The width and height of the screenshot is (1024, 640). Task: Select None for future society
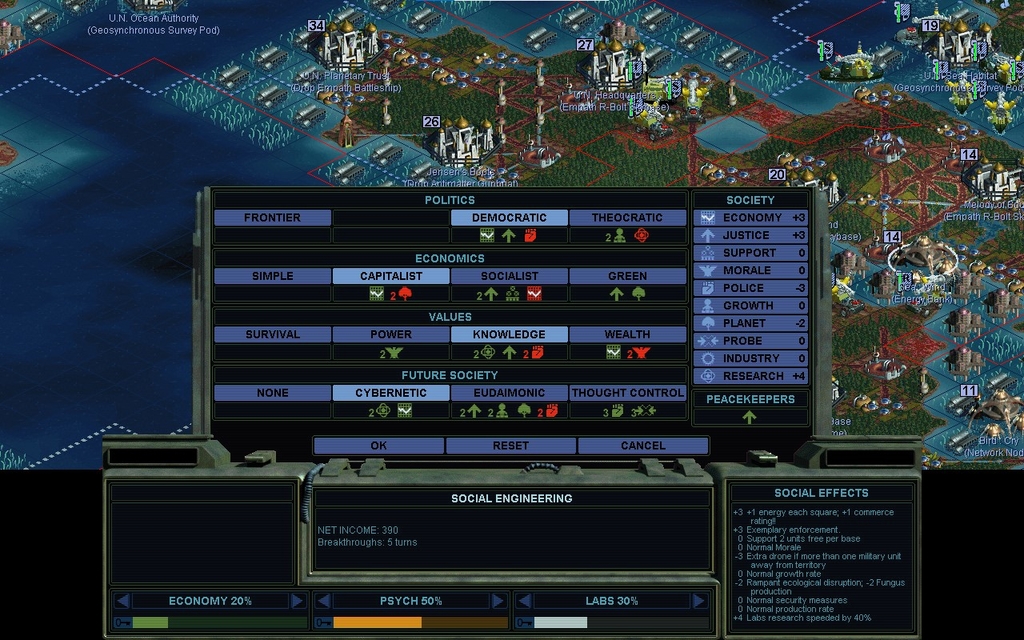[x=272, y=393]
